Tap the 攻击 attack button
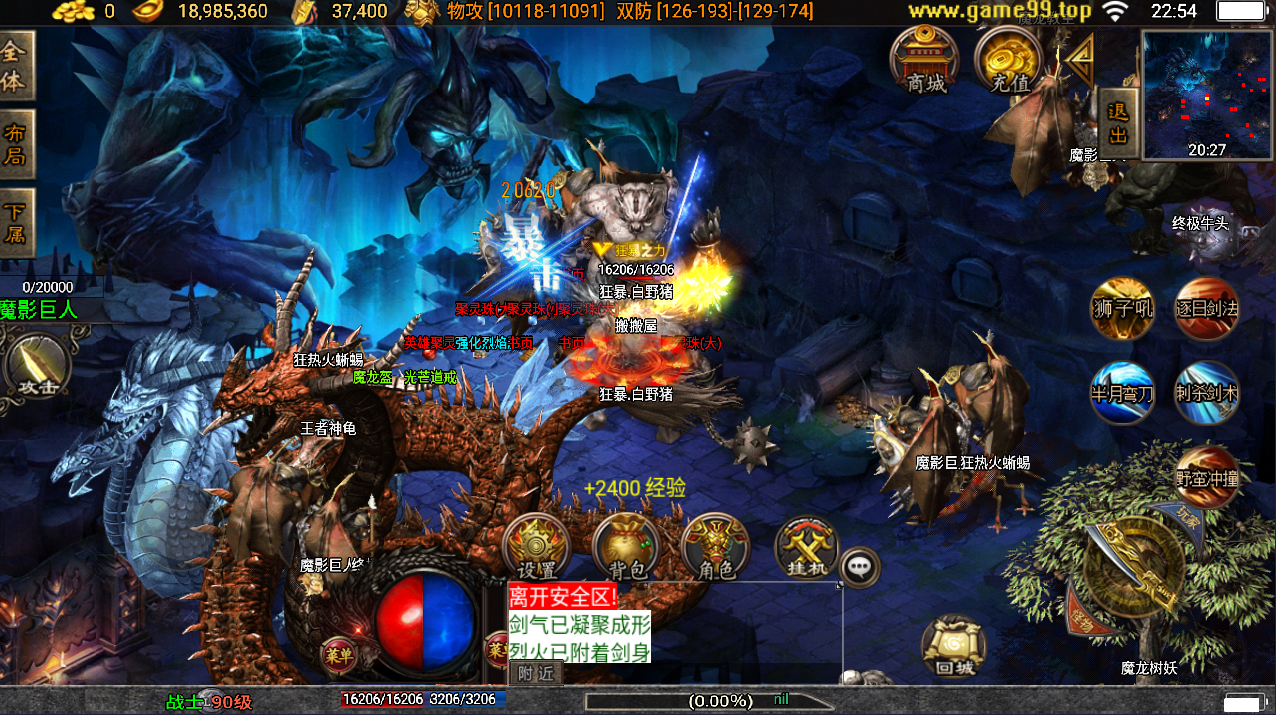Image resolution: width=1276 pixels, height=715 pixels. [38, 366]
